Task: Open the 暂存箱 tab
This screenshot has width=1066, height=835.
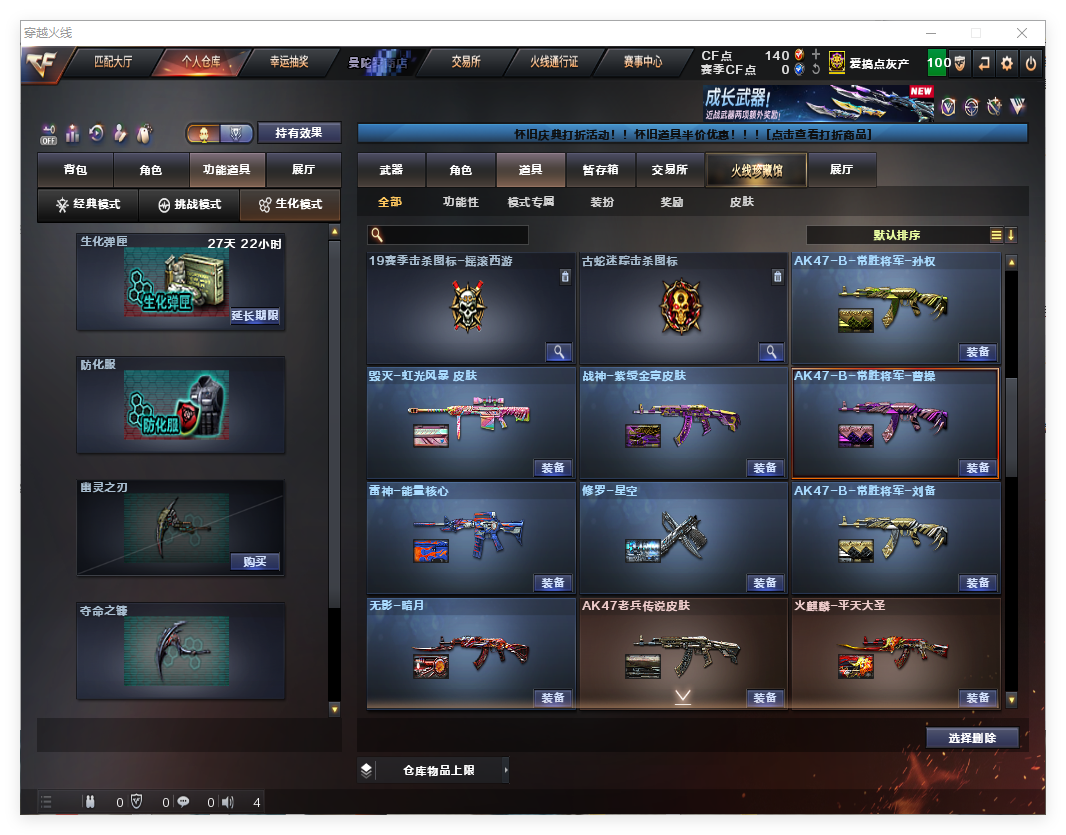Action: click(x=600, y=170)
